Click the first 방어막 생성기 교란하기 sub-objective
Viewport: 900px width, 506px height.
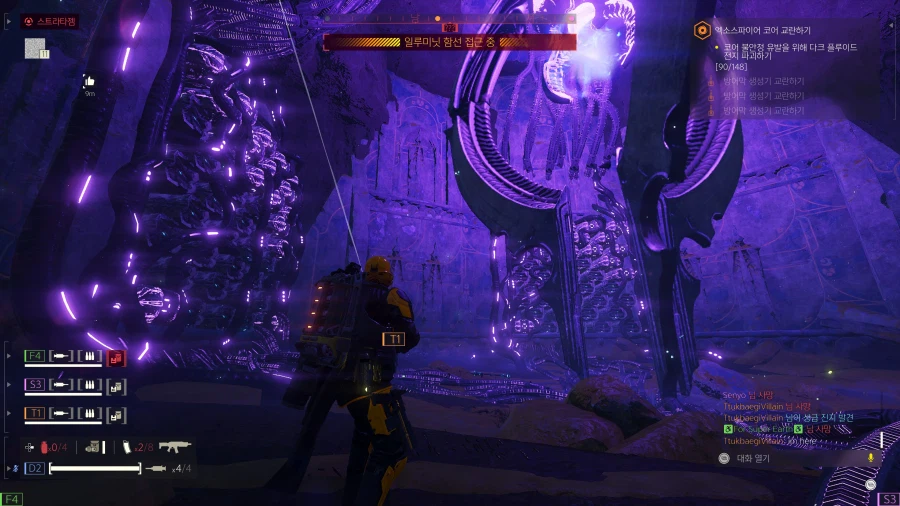point(761,81)
